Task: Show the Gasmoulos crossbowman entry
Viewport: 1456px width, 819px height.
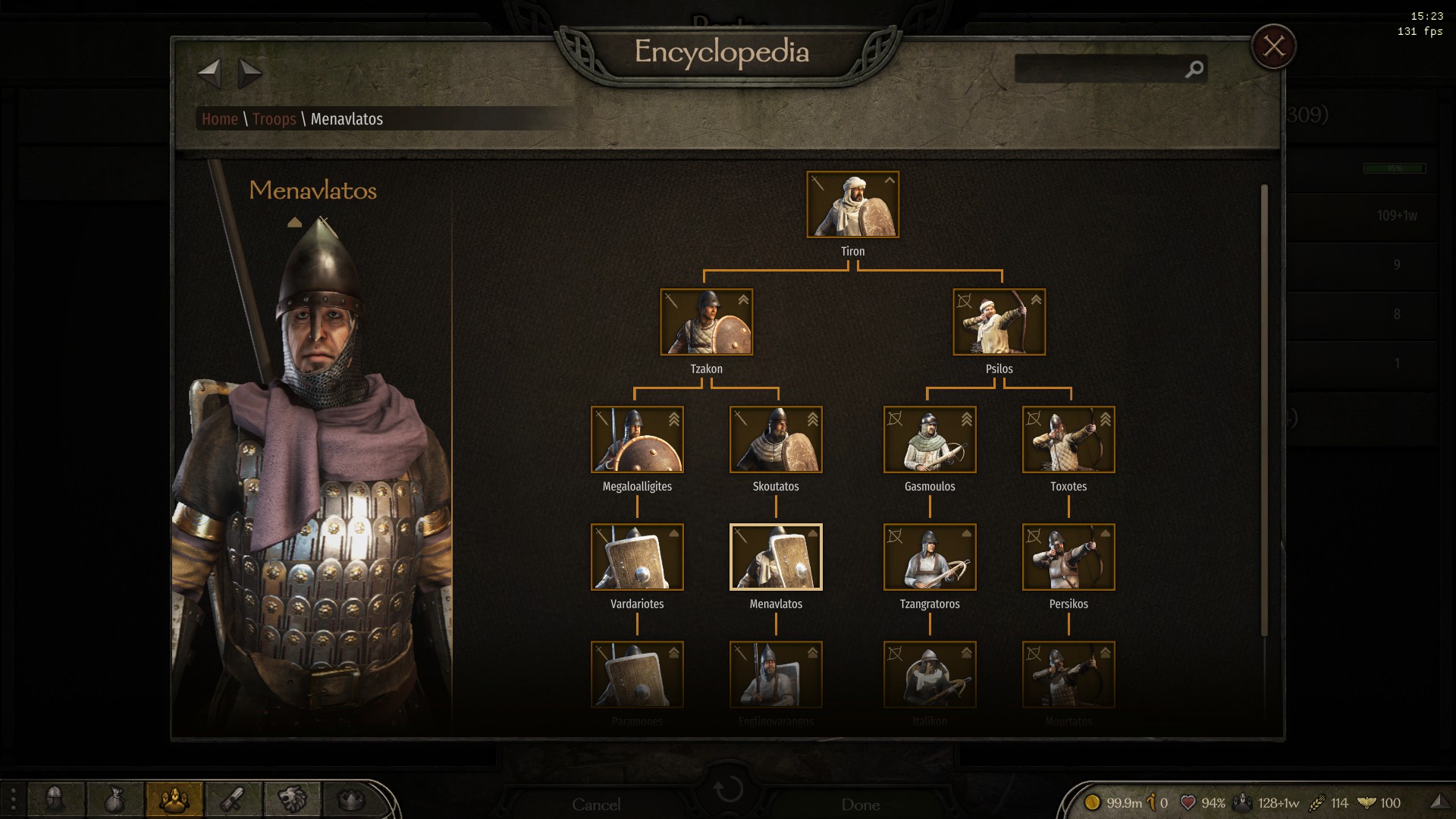Action: 930,440
